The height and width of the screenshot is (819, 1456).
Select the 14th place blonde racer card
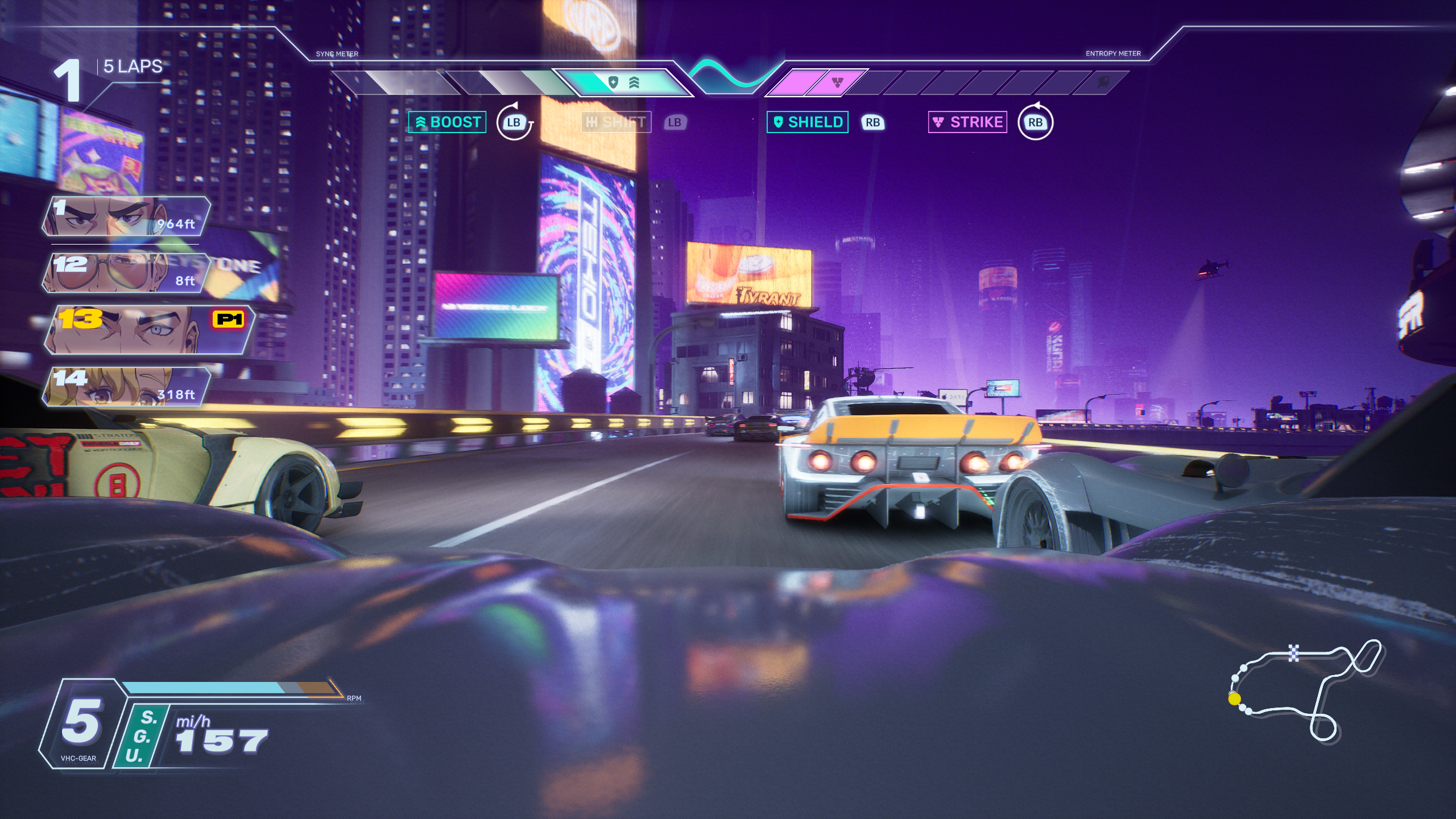125,387
